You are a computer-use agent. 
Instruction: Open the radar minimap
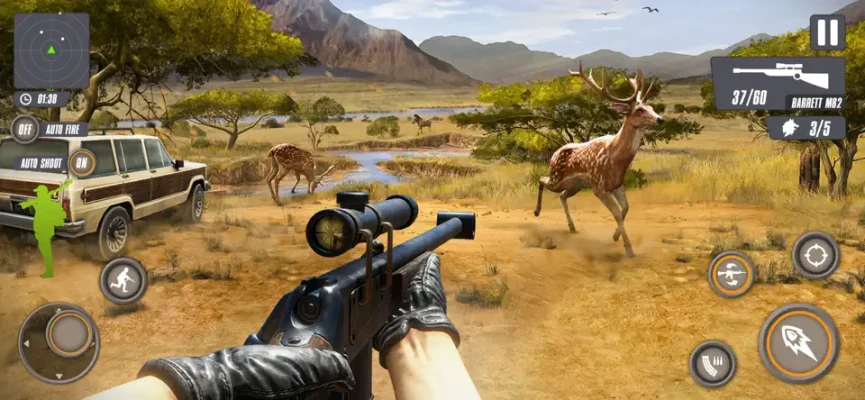coord(51,50)
